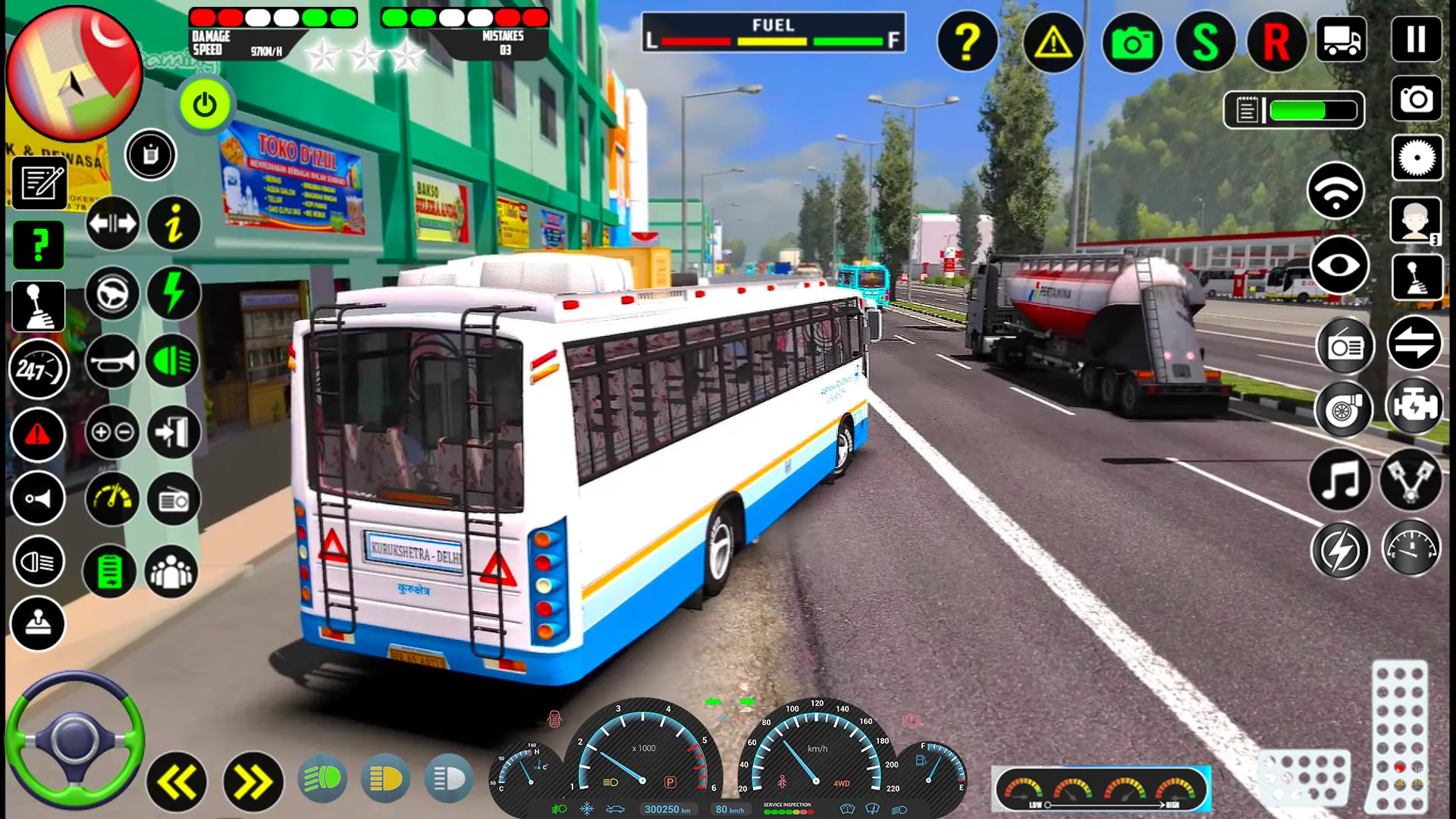Activate the left double-arrow indicator
The width and height of the screenshot is (1456, 819).
click(176, 782)
